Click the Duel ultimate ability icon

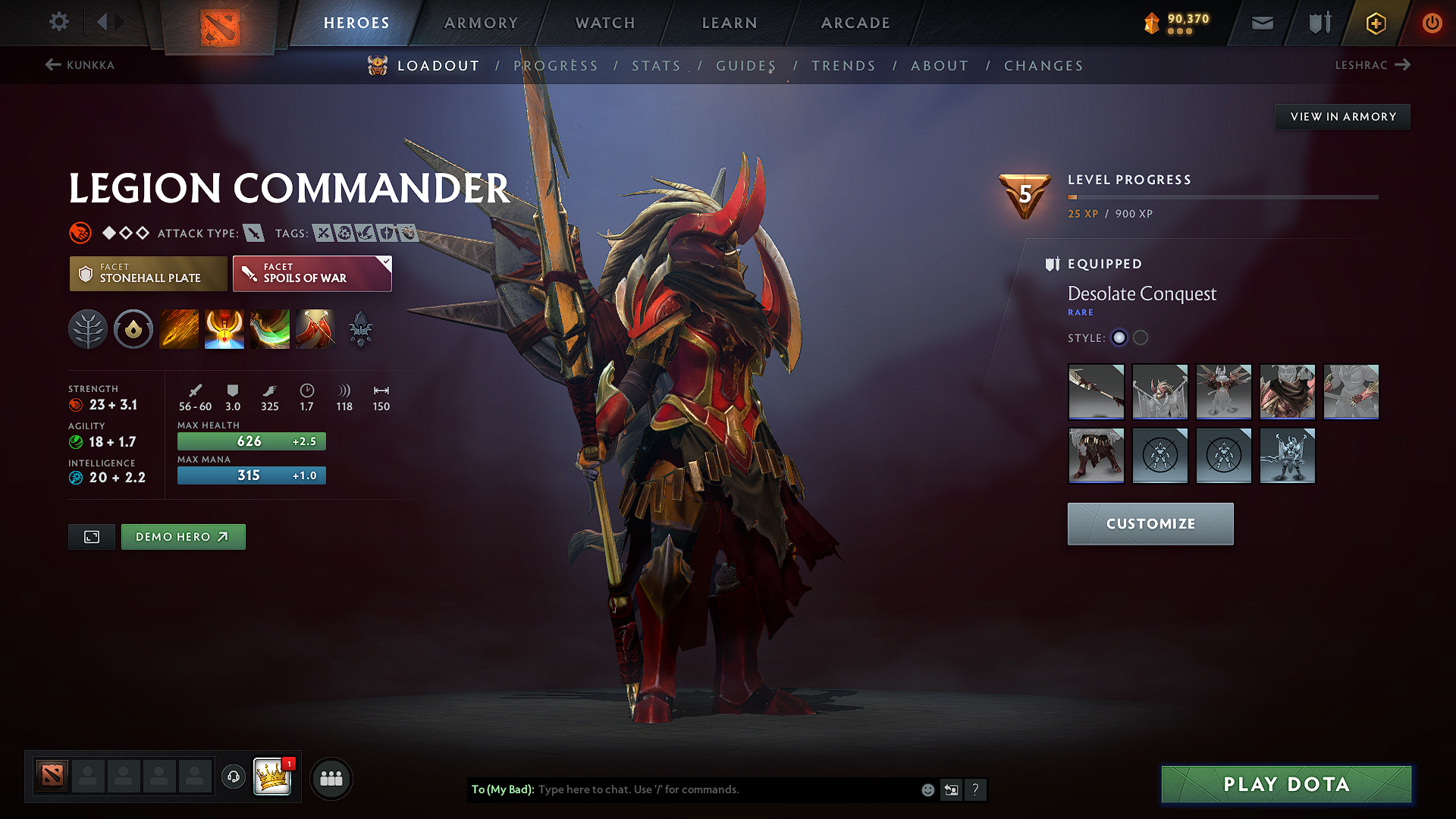[x=315, y=329]
